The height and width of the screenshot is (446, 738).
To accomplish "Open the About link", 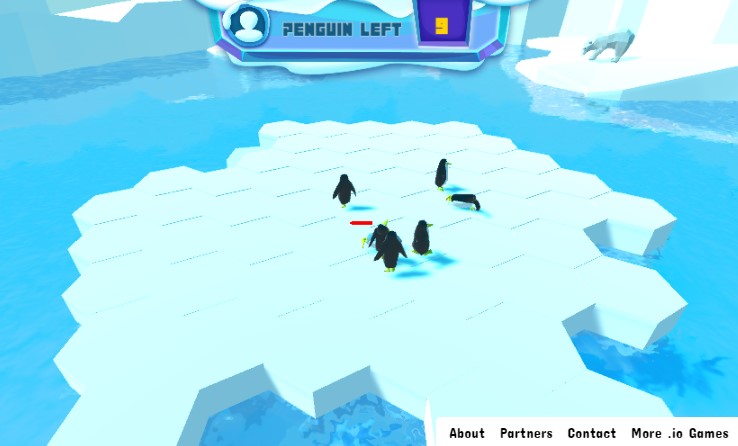I will tap(466, 433).
